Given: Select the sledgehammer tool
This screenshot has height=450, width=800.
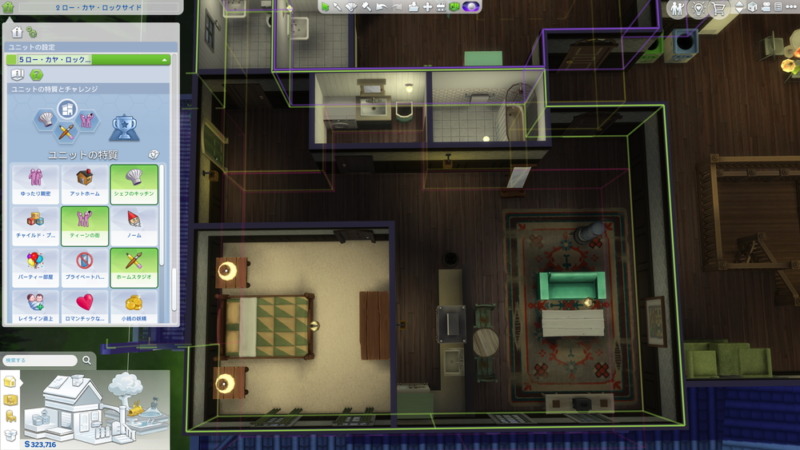Looking at the screenshot, I should point(366,7).
